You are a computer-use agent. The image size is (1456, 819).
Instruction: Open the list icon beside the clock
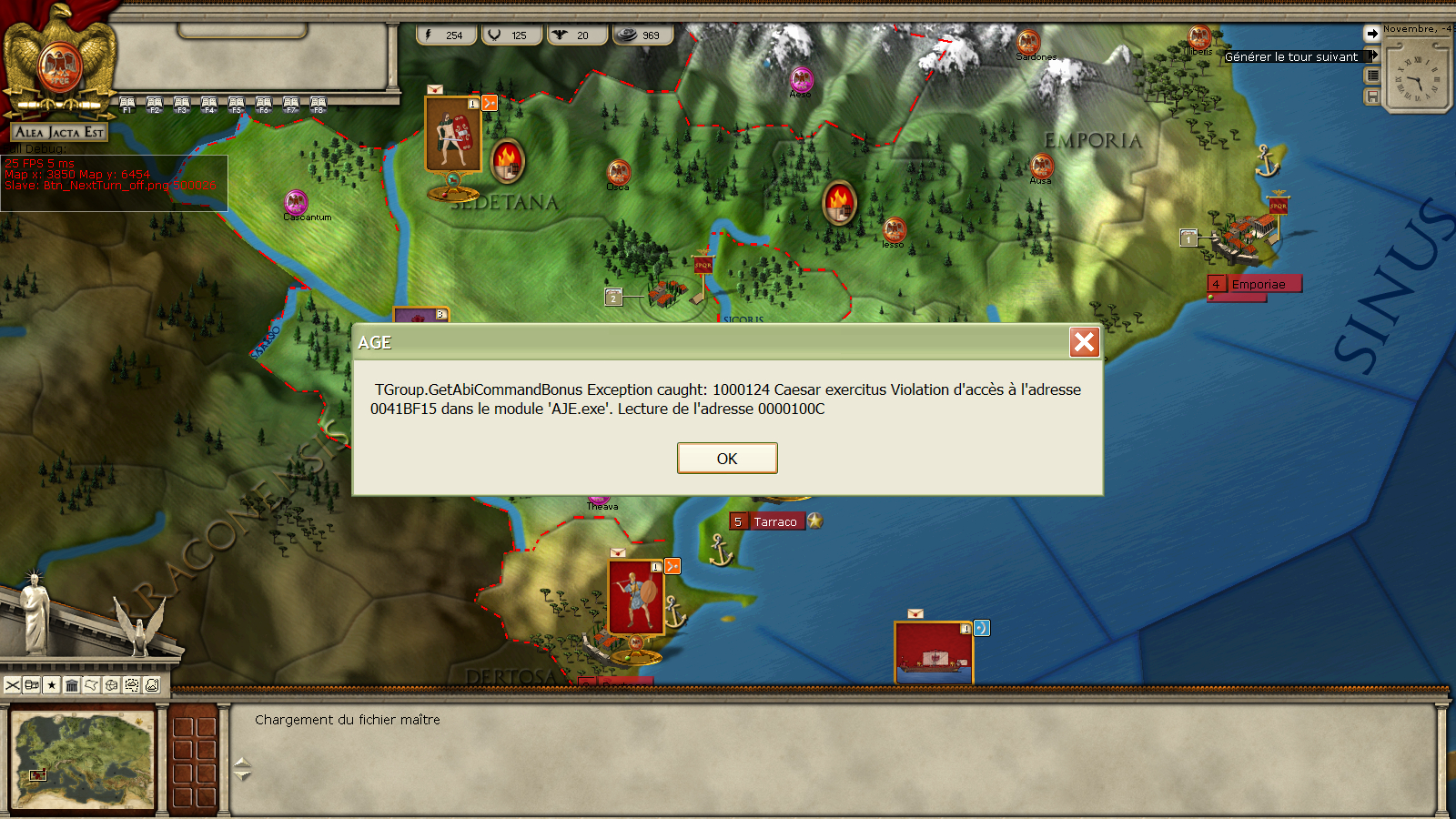tap(1372, 76)
